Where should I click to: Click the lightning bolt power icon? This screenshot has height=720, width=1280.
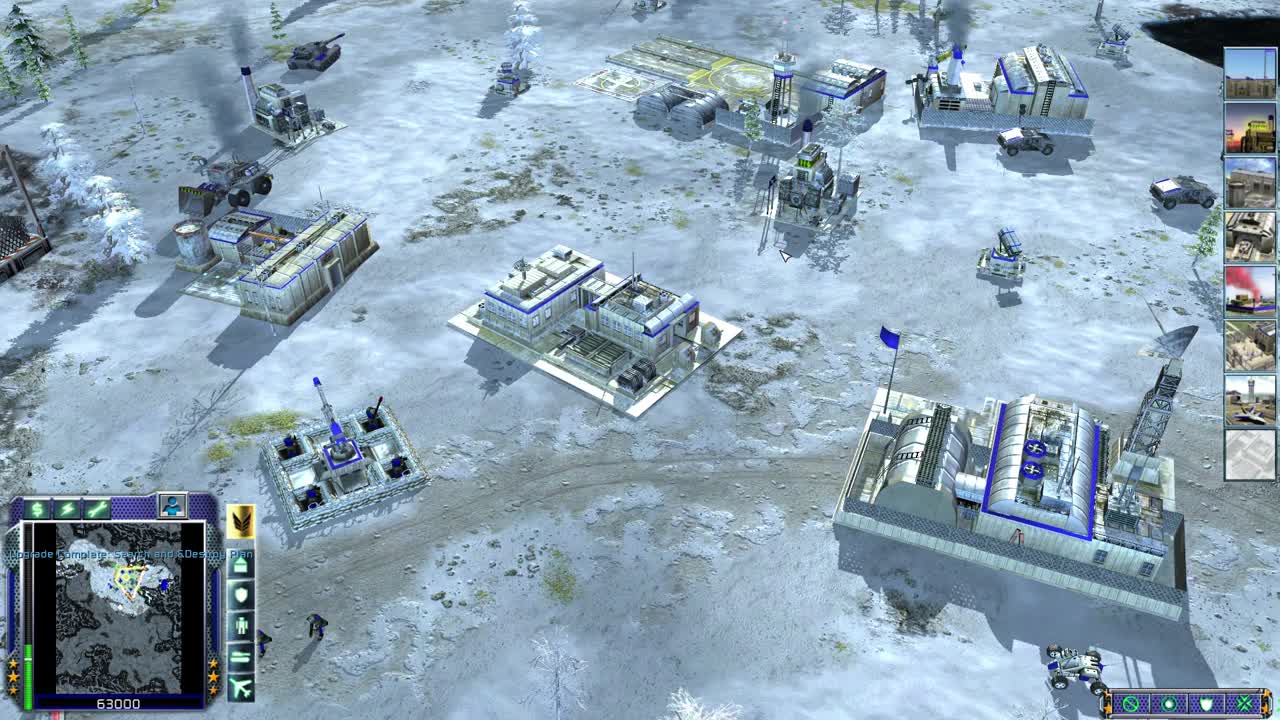[66, 507]
